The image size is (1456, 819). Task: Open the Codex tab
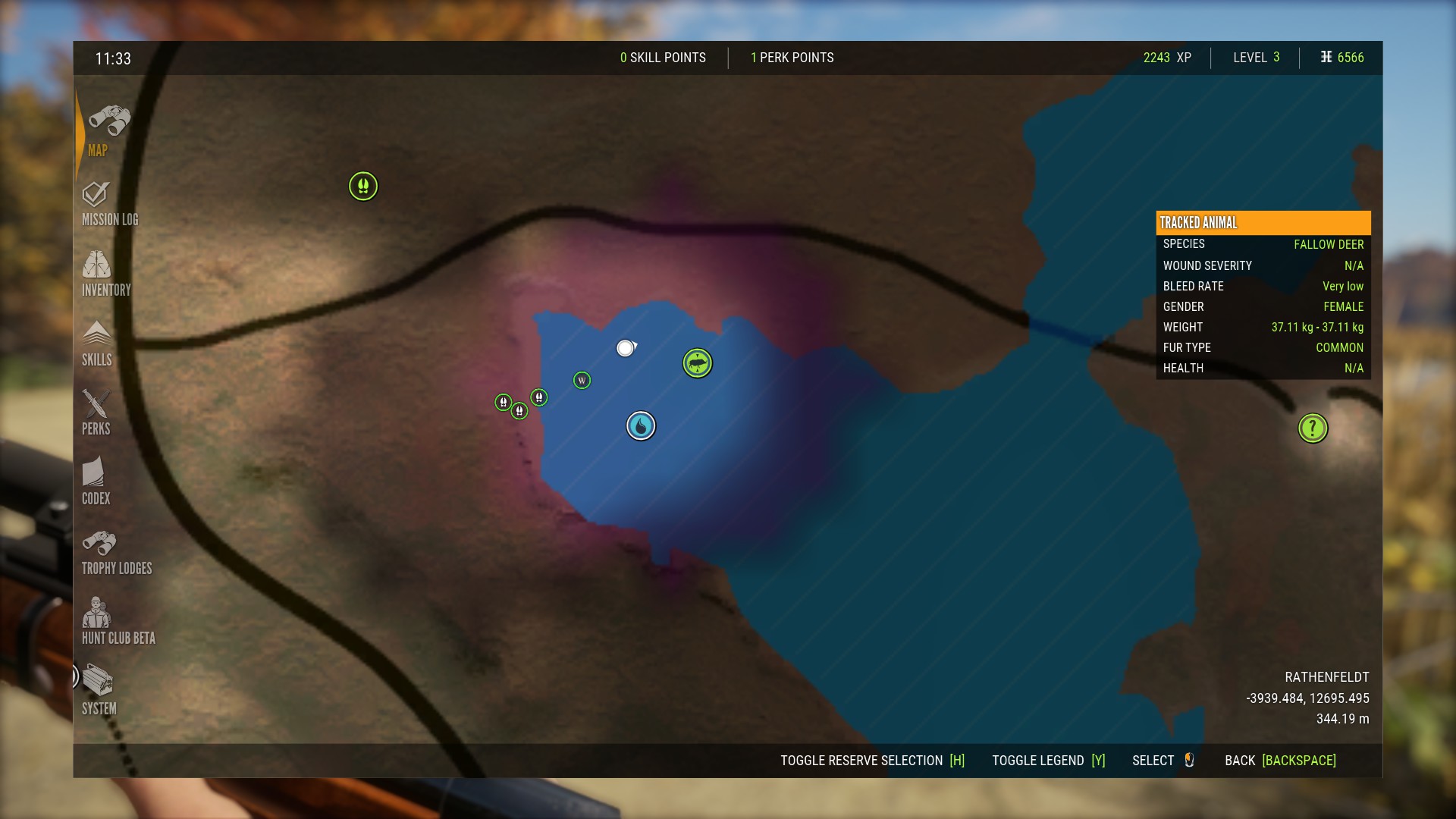96,482
